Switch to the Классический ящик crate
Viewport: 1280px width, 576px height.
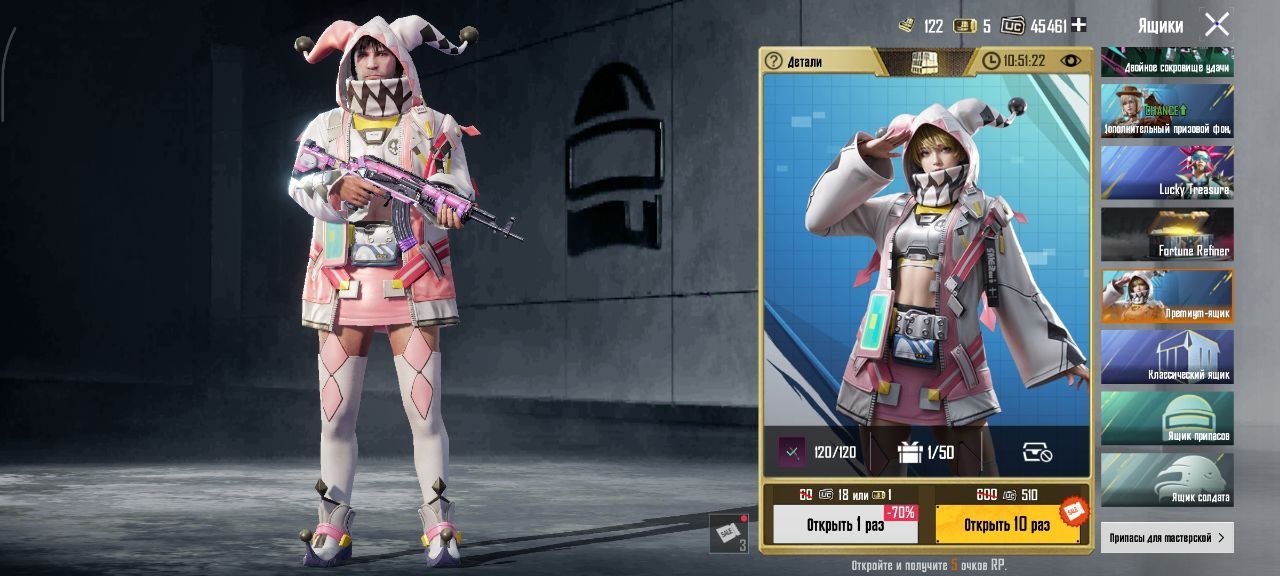[1167, 358]
